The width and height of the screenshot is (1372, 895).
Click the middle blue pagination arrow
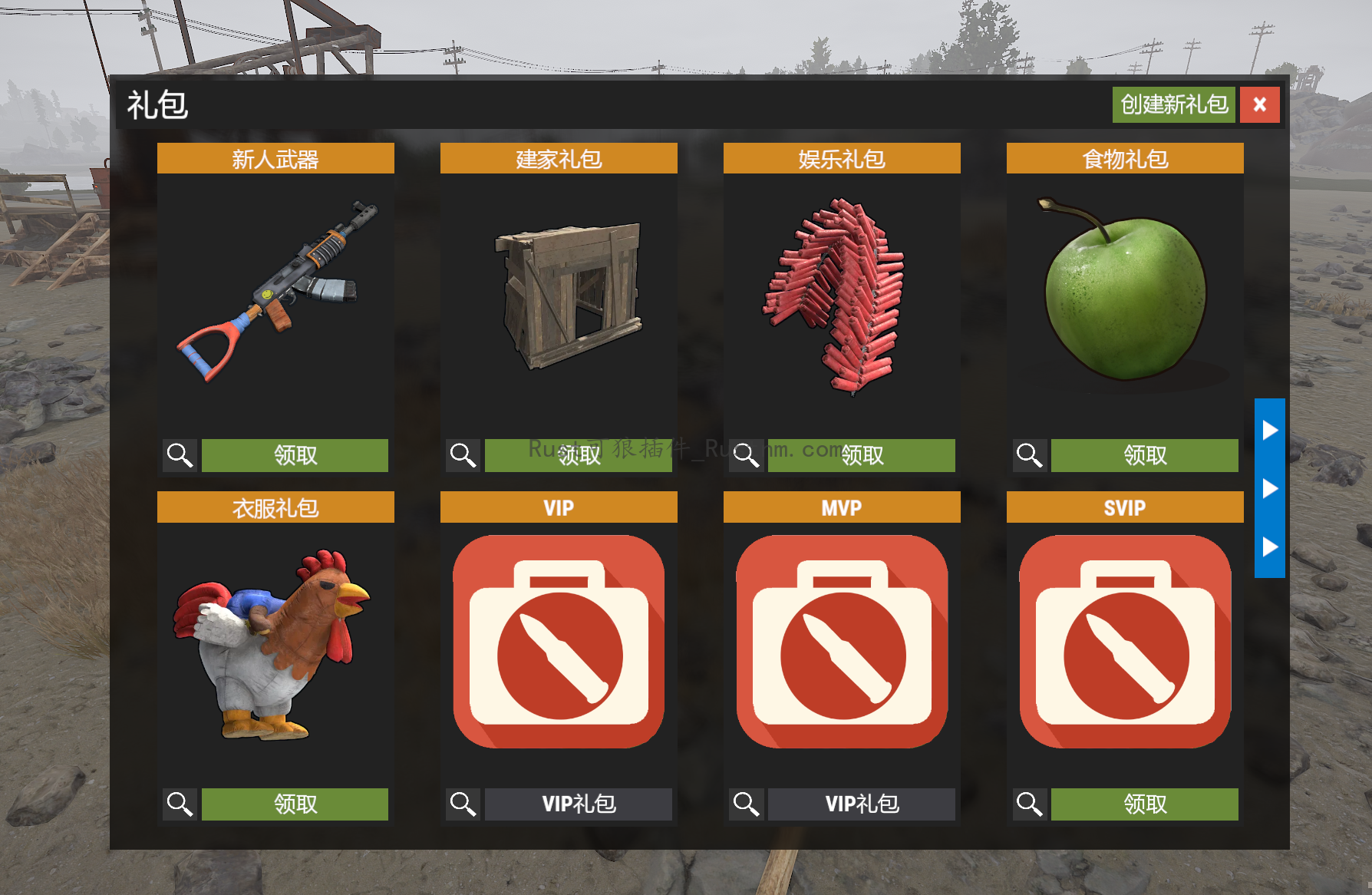pos(1270,487)
